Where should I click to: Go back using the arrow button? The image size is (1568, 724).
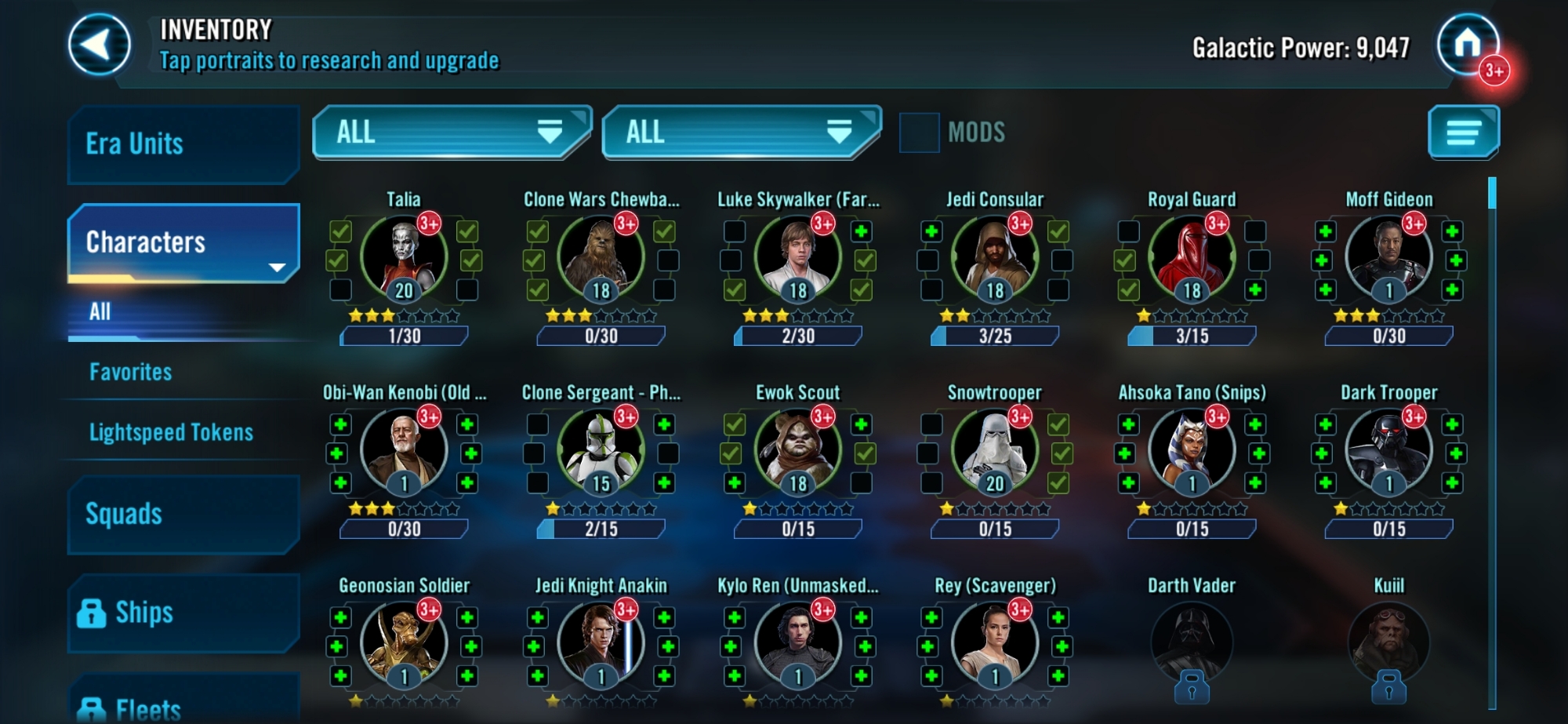99,45
